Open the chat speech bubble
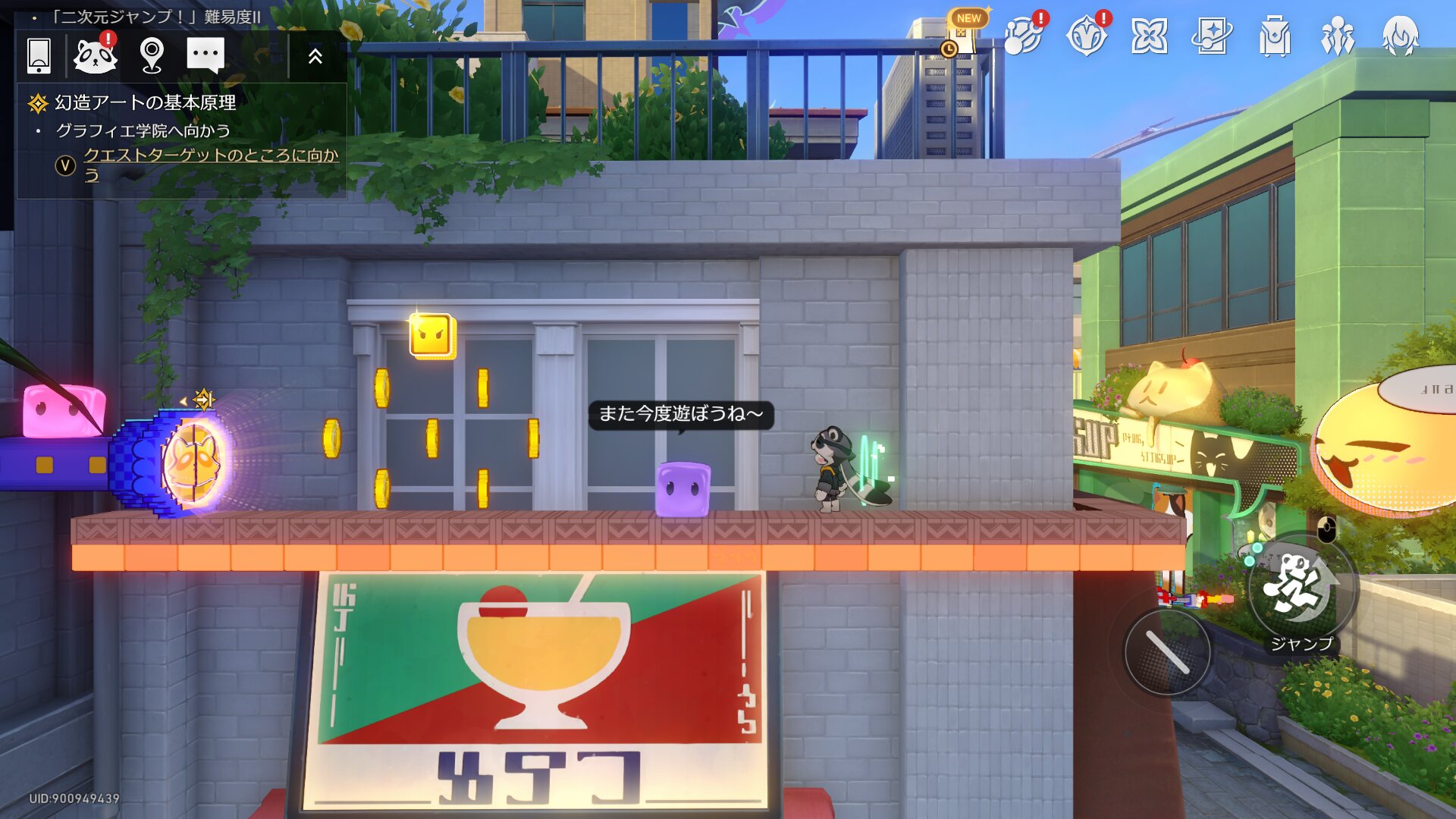This screenshot has height=819, width=1456. (206, 55)
